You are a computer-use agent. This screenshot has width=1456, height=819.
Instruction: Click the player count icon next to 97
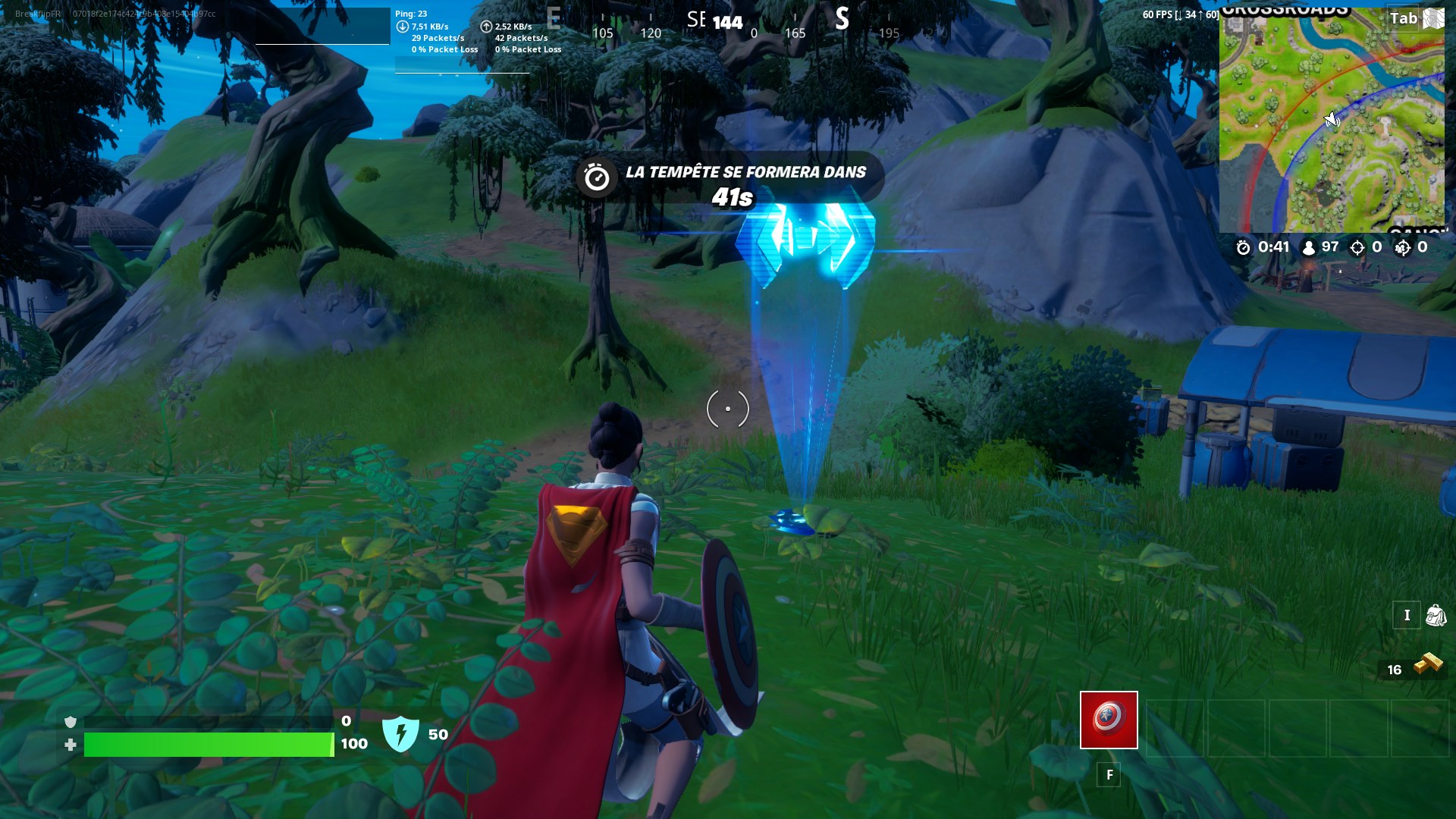1307,246
